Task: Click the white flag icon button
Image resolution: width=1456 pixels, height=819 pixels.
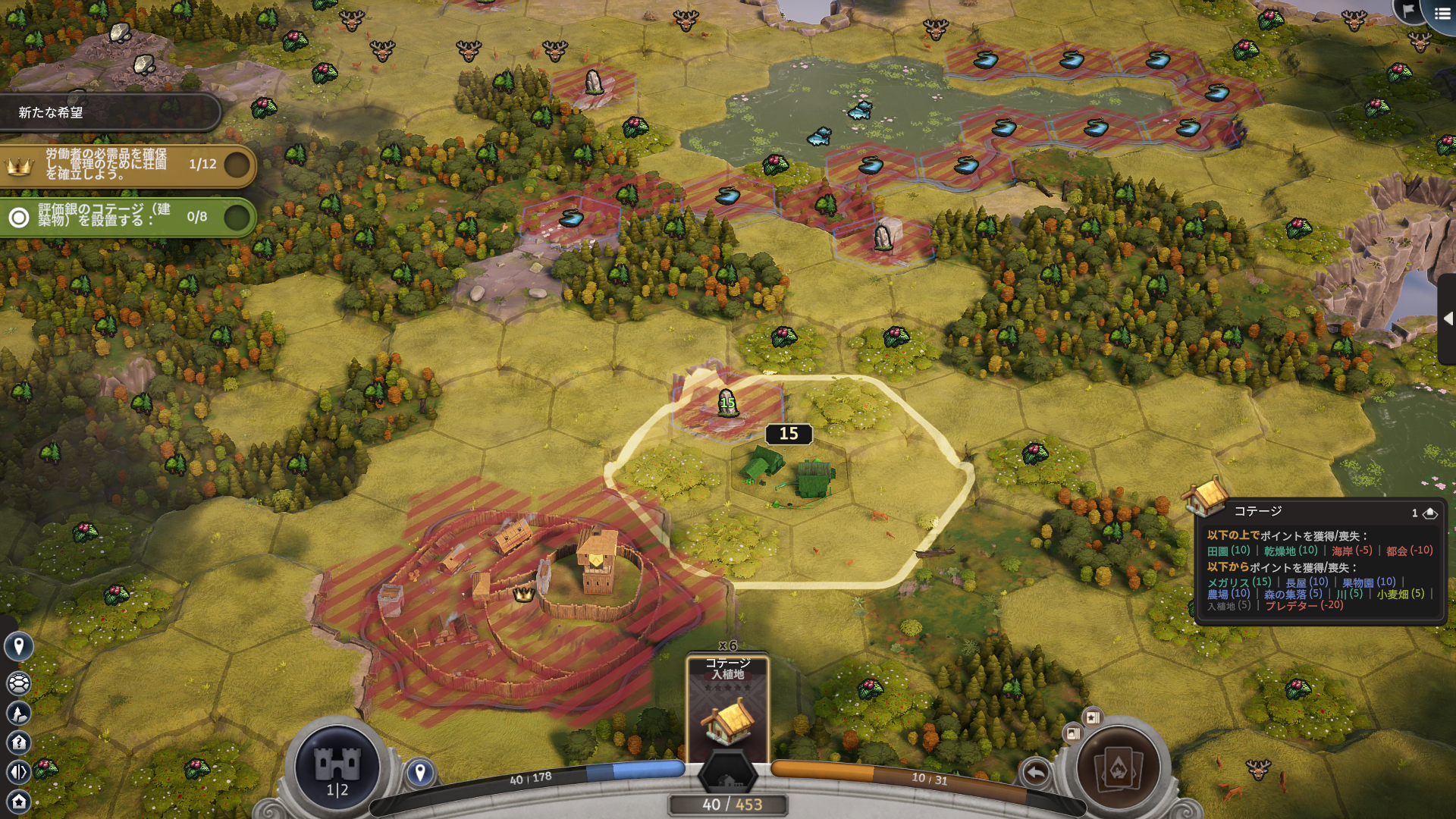Action: [x=1409, y=11]
